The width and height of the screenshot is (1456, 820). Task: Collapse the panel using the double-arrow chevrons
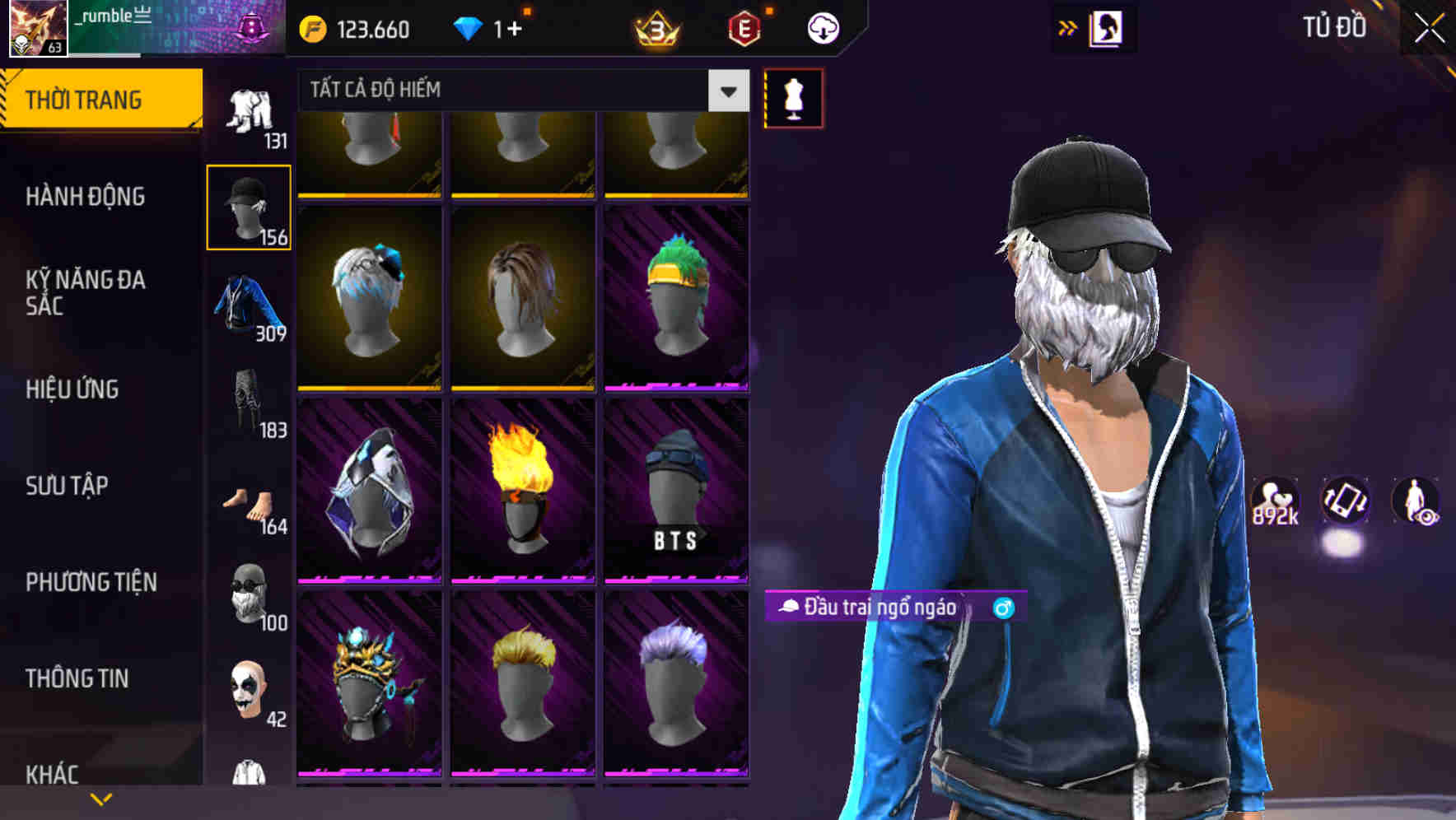pyautogui.click(x=1068, y=27)
